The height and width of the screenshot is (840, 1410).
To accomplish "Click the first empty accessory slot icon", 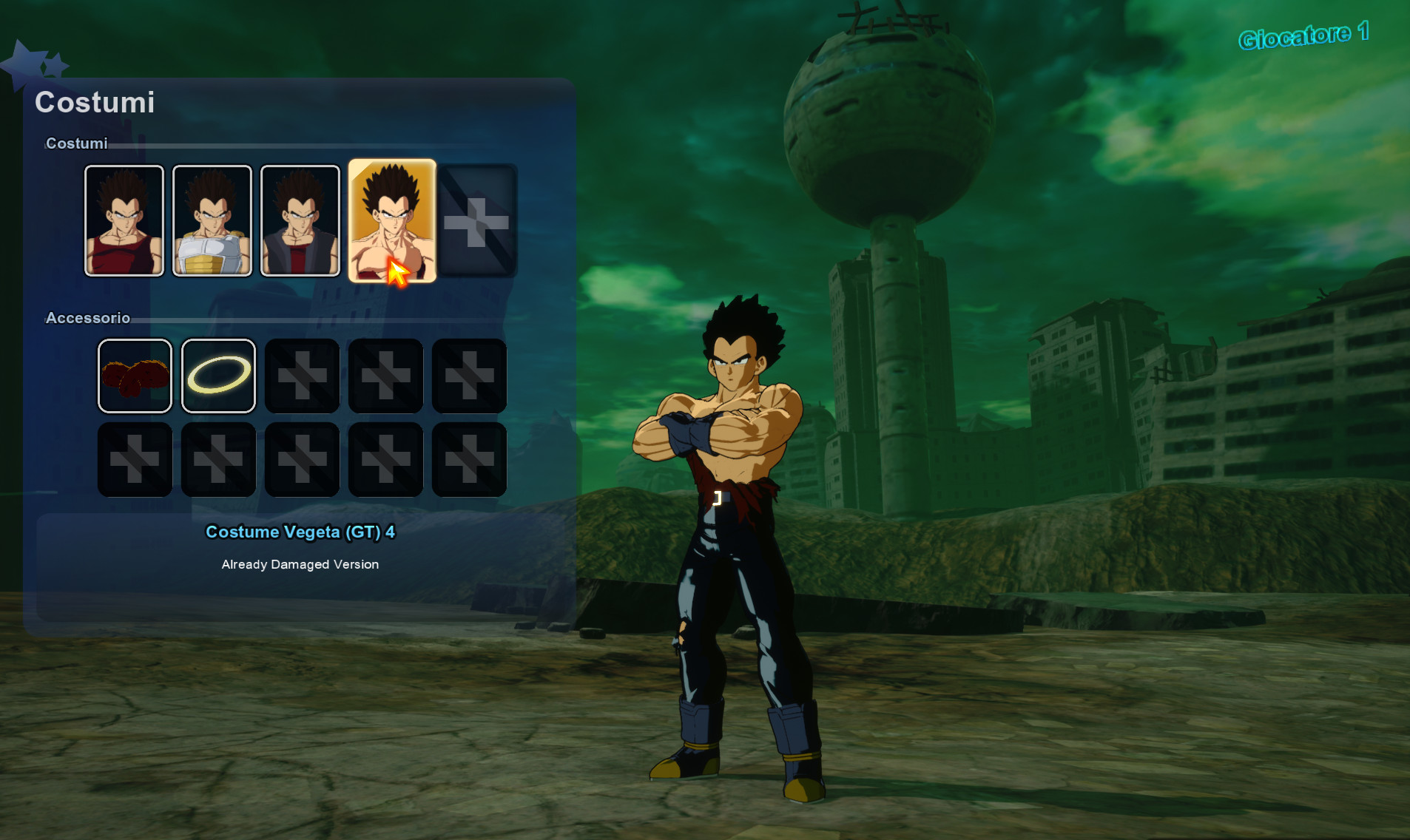I will click(x=302, y=376).
